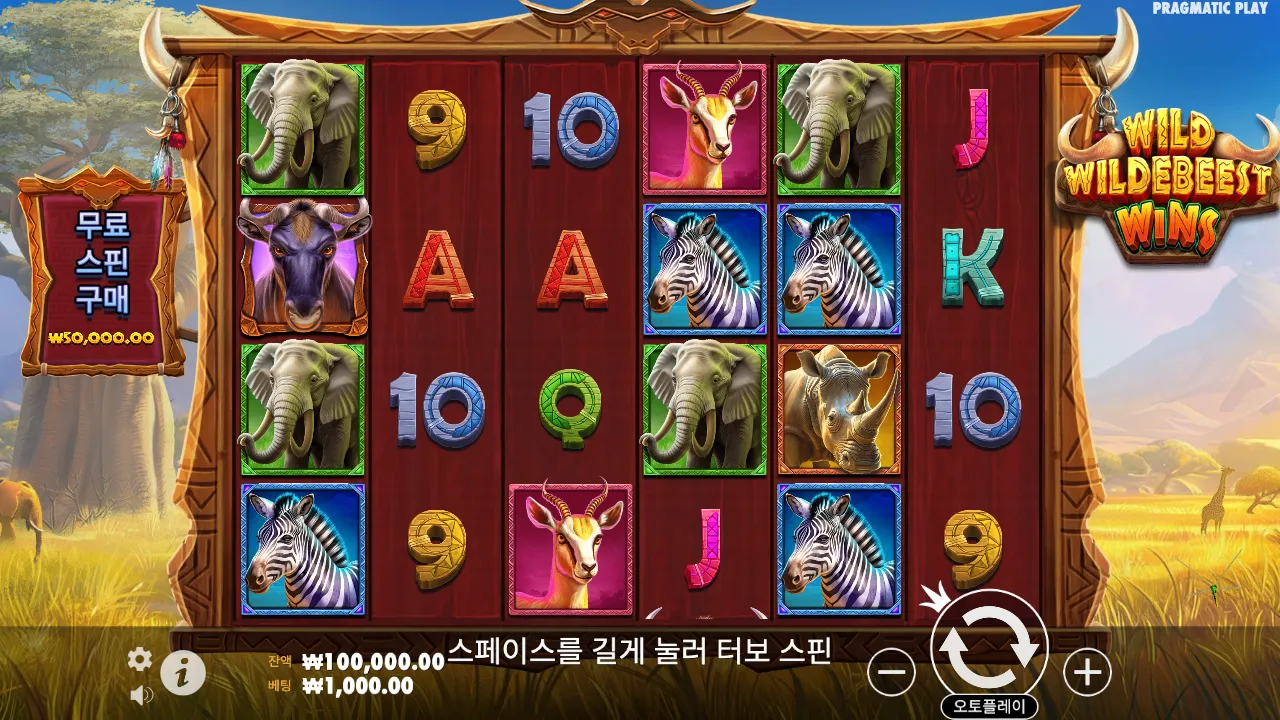This screenshot has height=720, width=1280.
Task: Open the paytable via the info icon
Action: point(183,672)
